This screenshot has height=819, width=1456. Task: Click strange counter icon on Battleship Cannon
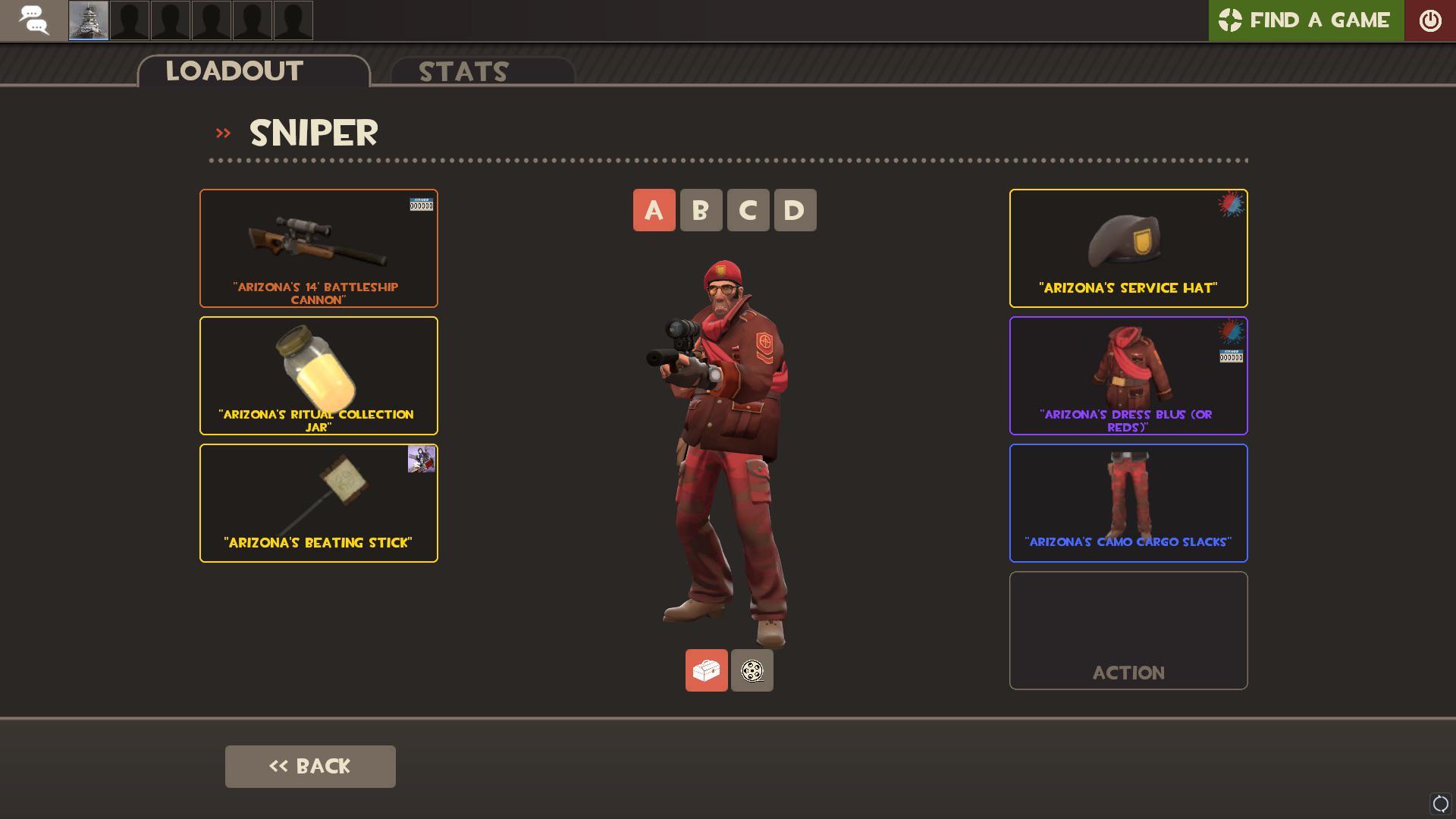pos(422,205)
